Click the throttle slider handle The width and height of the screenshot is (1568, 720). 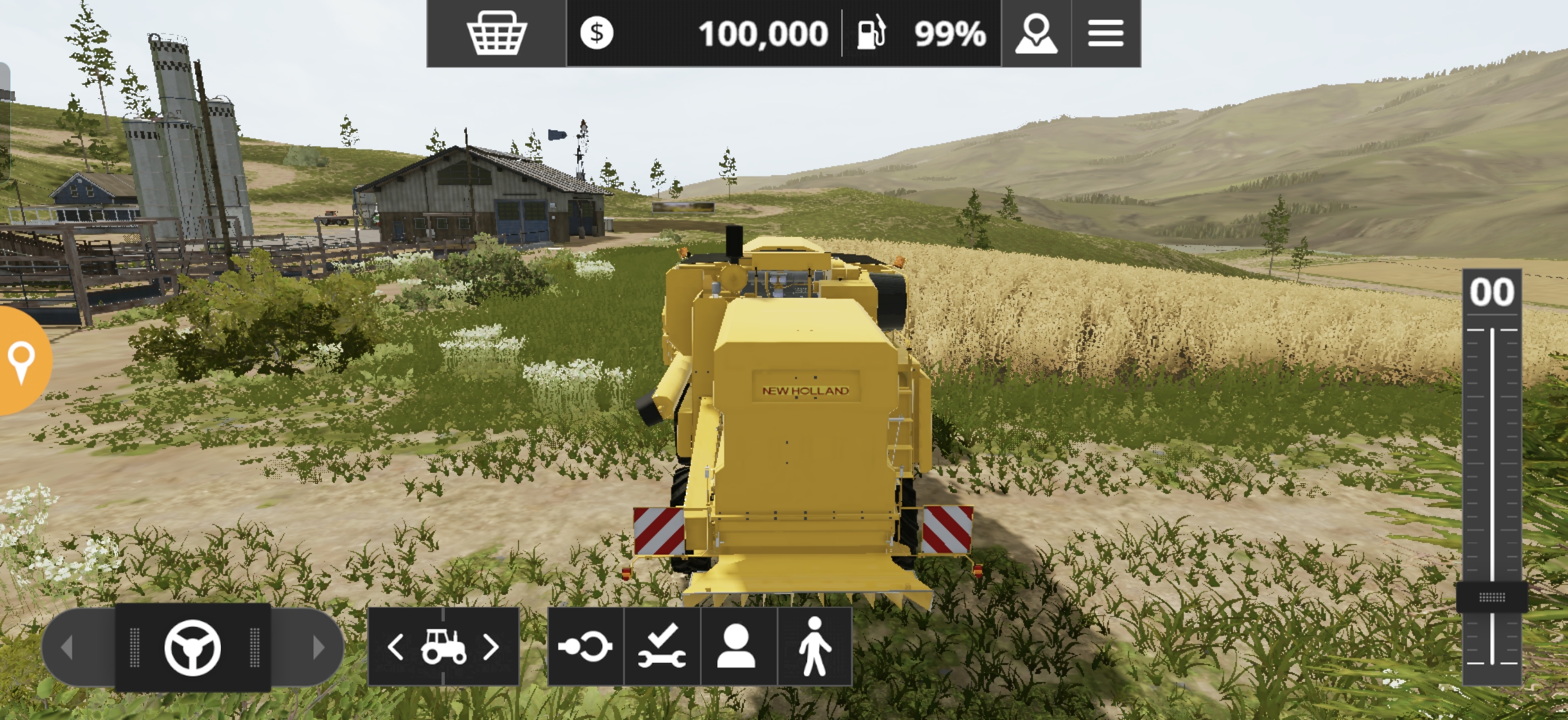pyautogui.click(x=1492, y=597)
